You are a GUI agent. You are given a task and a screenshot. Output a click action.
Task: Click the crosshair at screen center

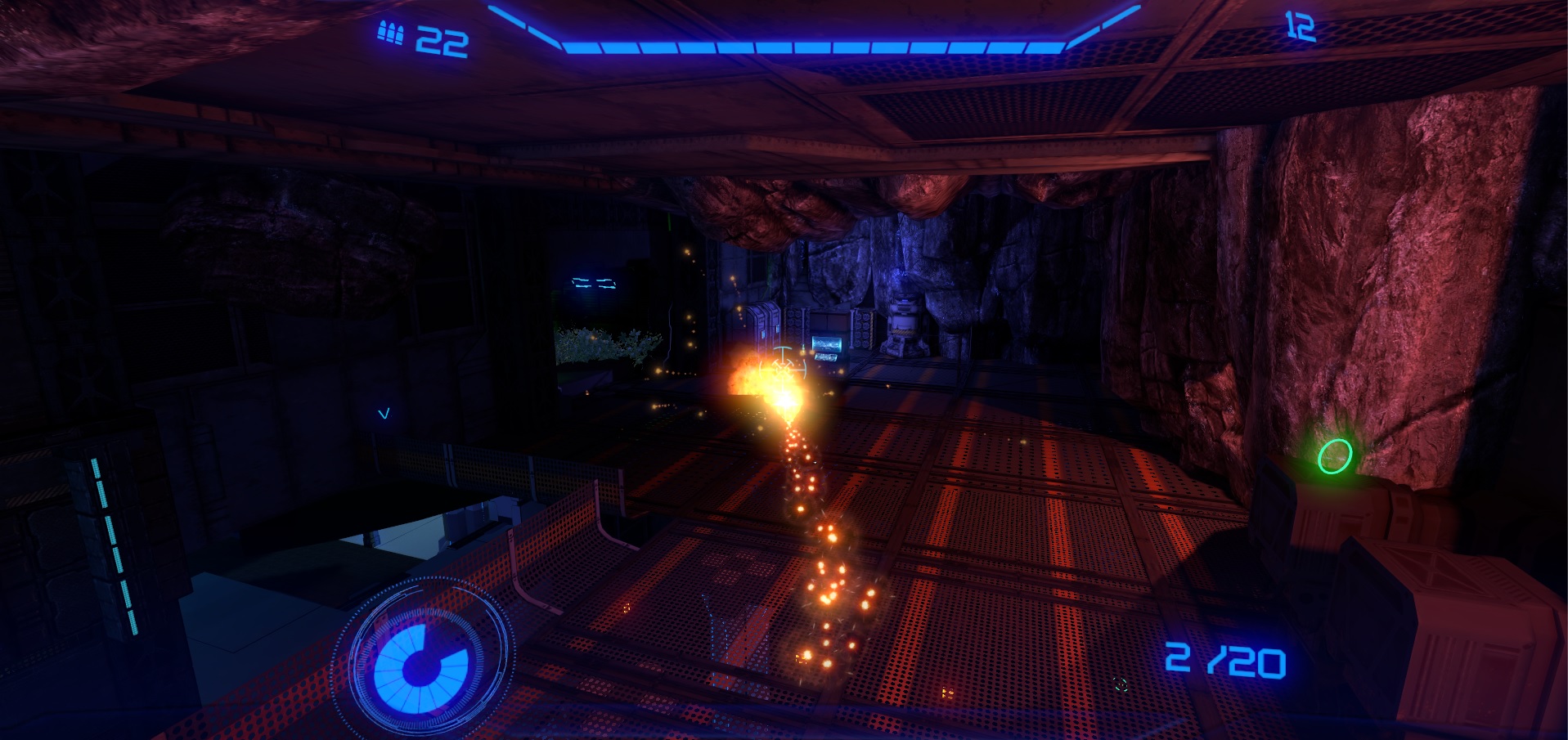pos(783,369)
